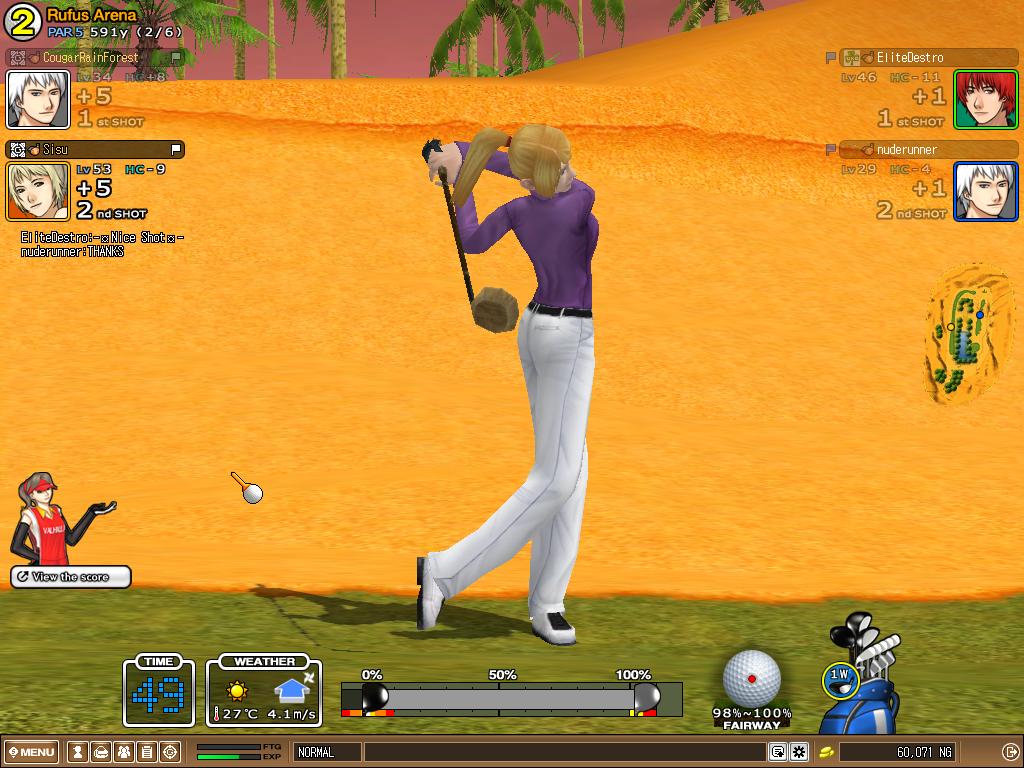Click View the score button
Screen dimensions: 1024x768
click(71, 577)
